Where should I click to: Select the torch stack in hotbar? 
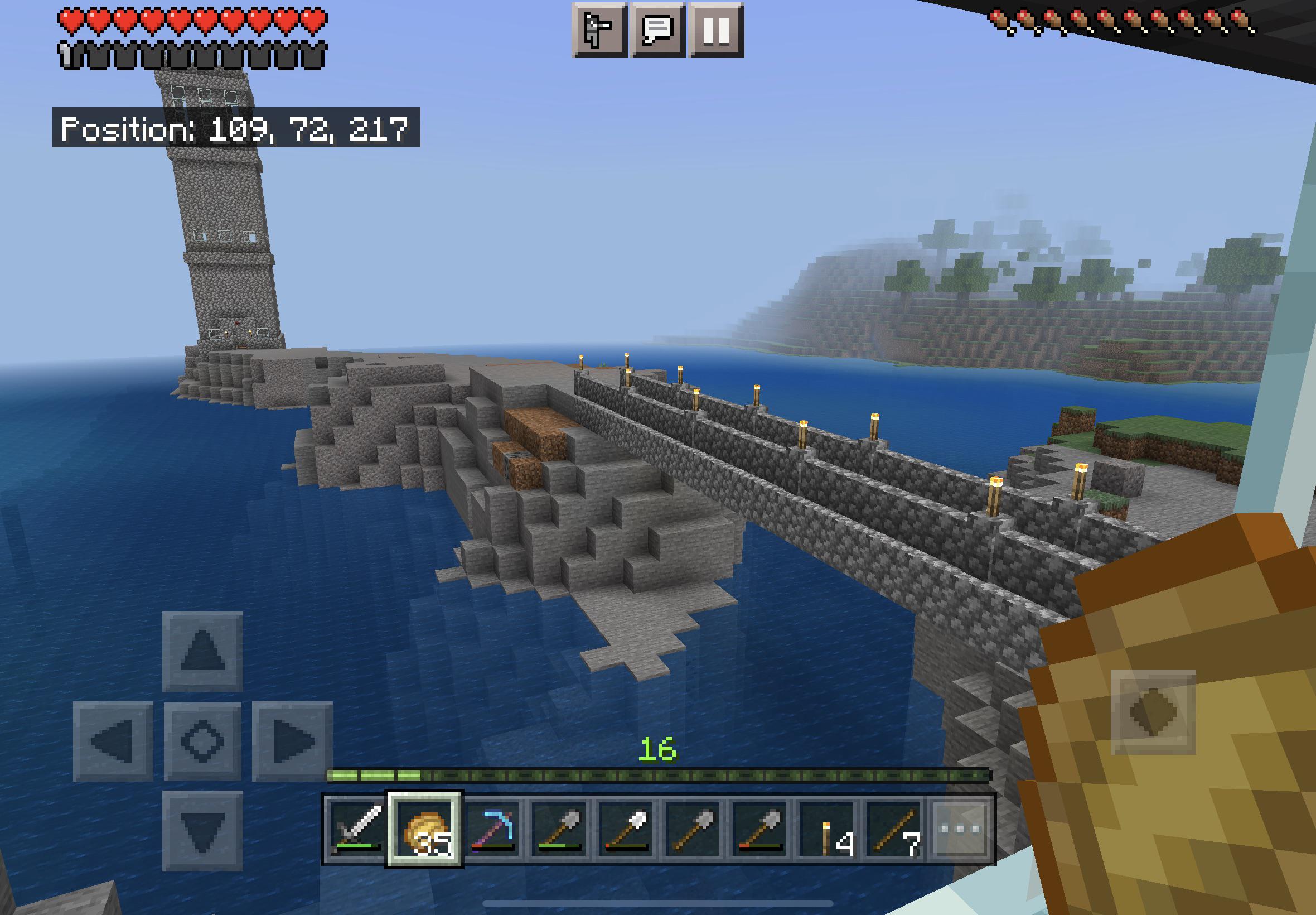(828, 829)
